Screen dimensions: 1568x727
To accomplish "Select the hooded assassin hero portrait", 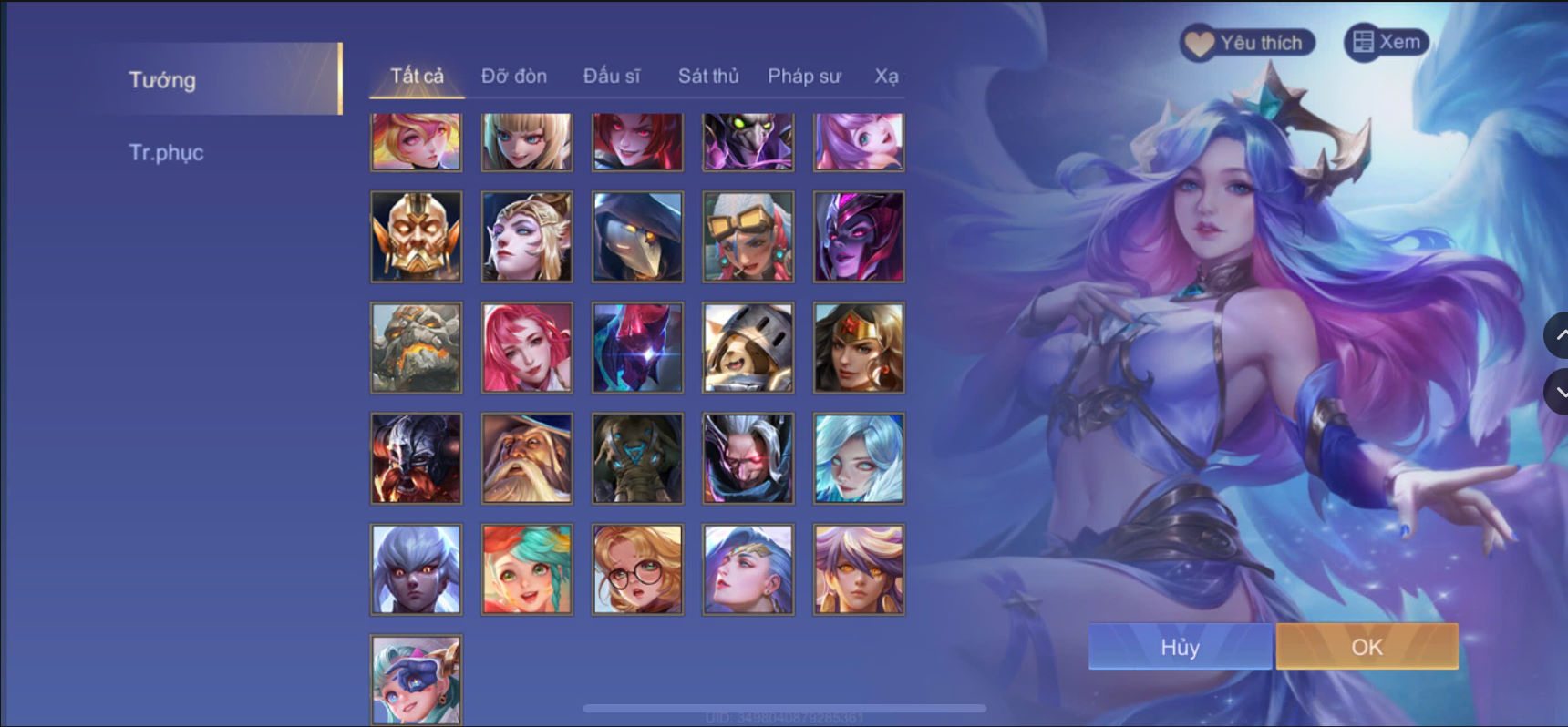I will click(637, 236).
